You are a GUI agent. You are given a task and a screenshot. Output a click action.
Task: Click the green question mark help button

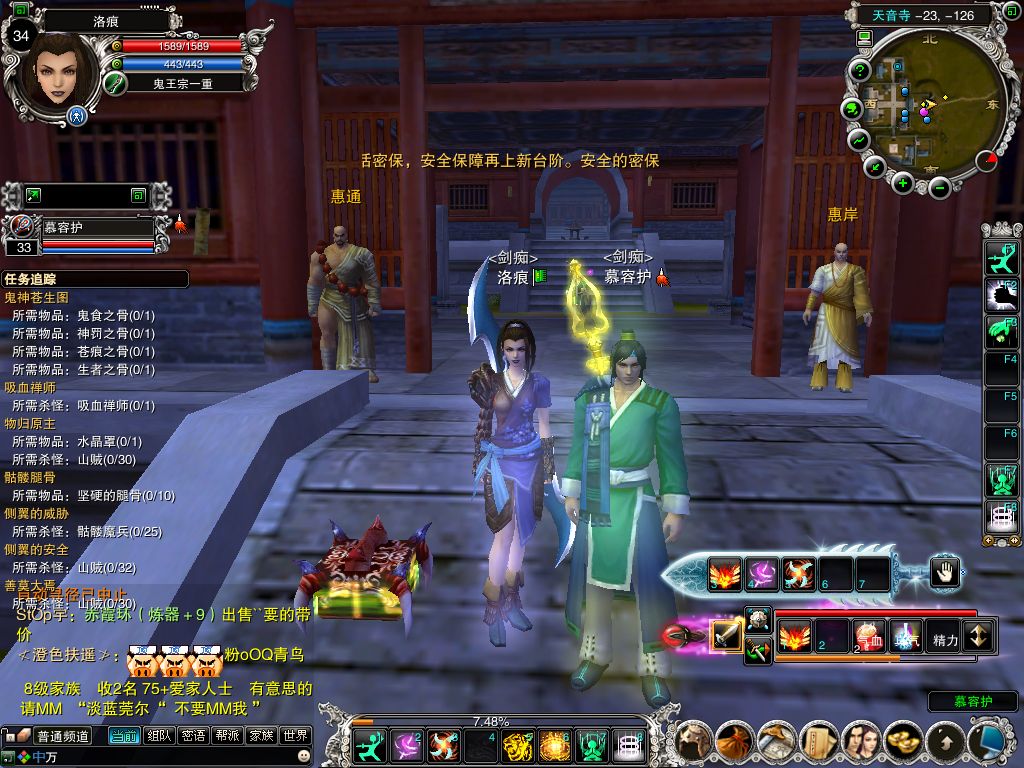[x=859, y=70]
